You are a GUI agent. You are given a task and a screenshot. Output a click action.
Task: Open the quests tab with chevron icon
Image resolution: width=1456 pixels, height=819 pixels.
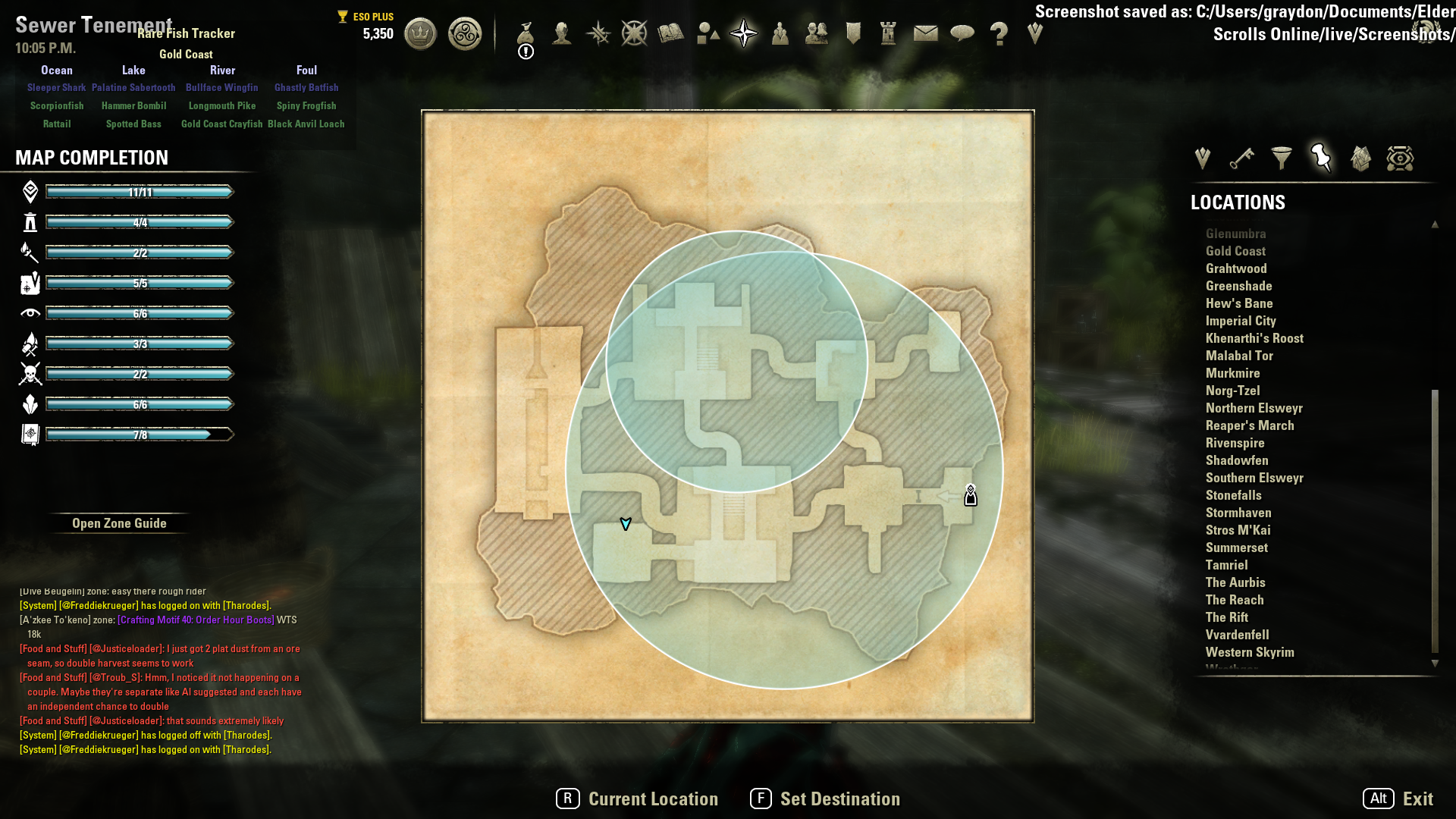(x=1203, y=158)
